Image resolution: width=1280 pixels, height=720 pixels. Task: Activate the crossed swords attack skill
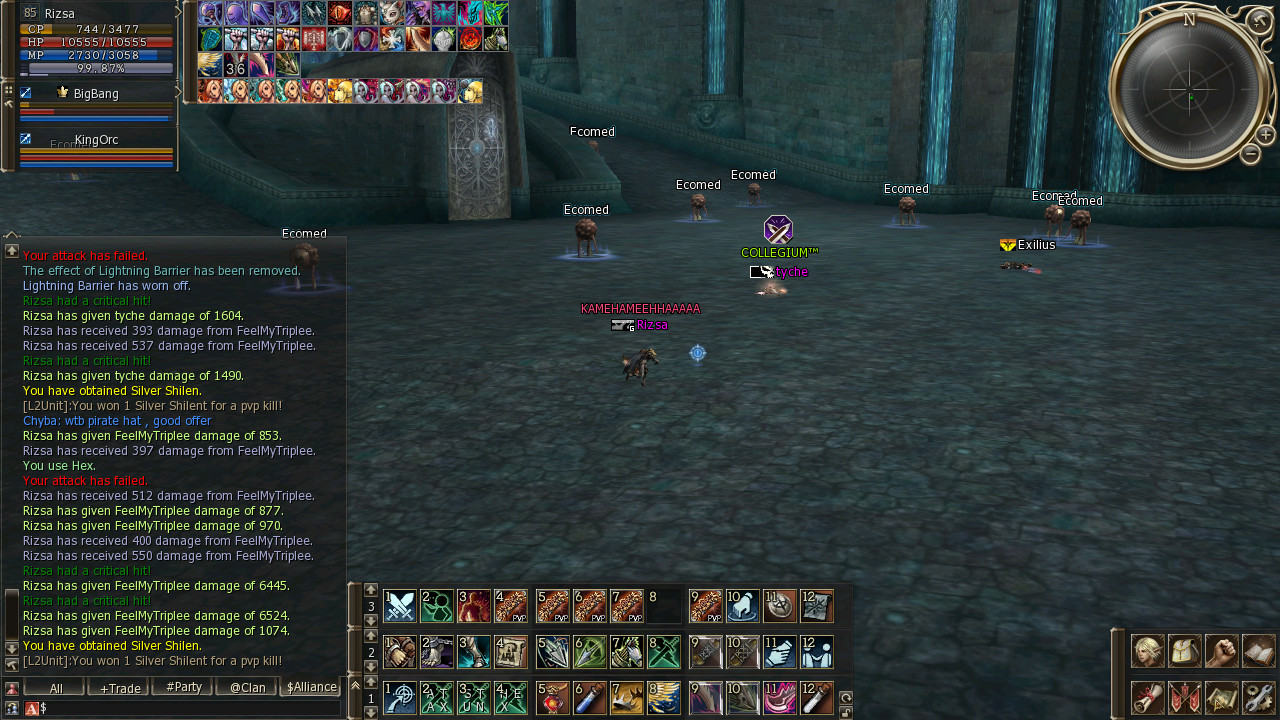(399, 606)
